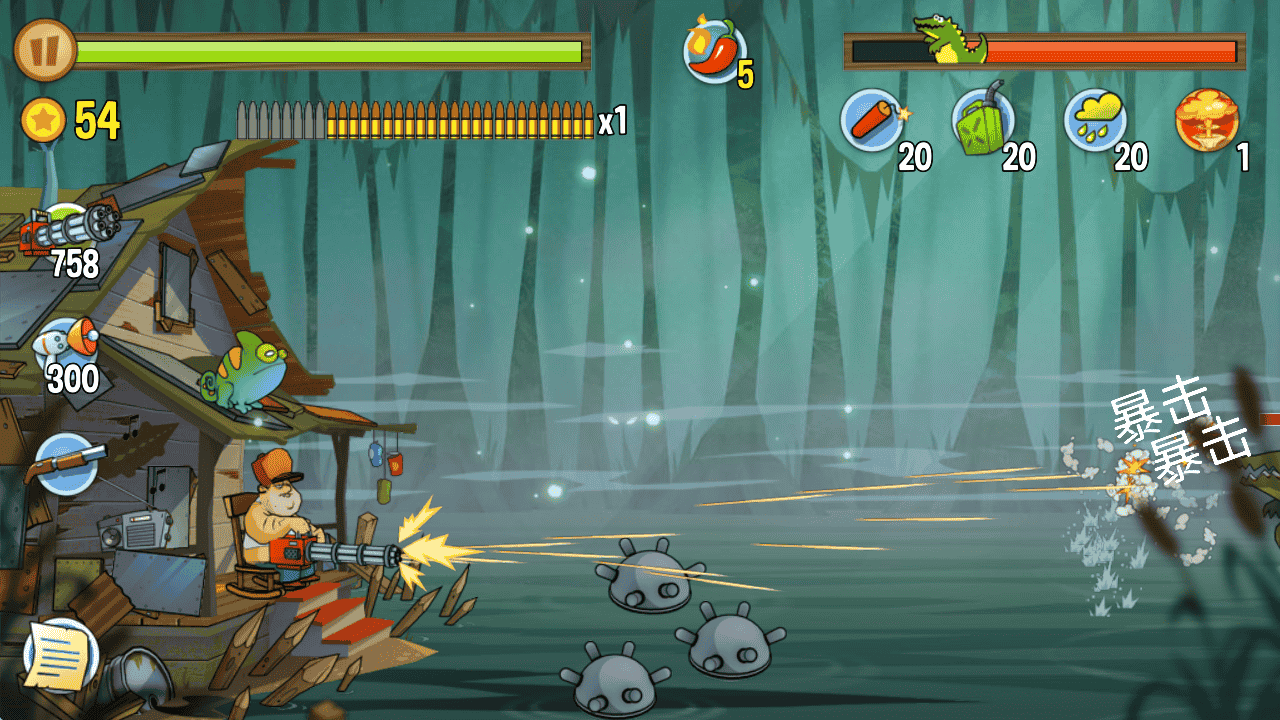Activate the rain cloud ability
The width and height of the screenshot is (1280, 720).
[1095, 120]
